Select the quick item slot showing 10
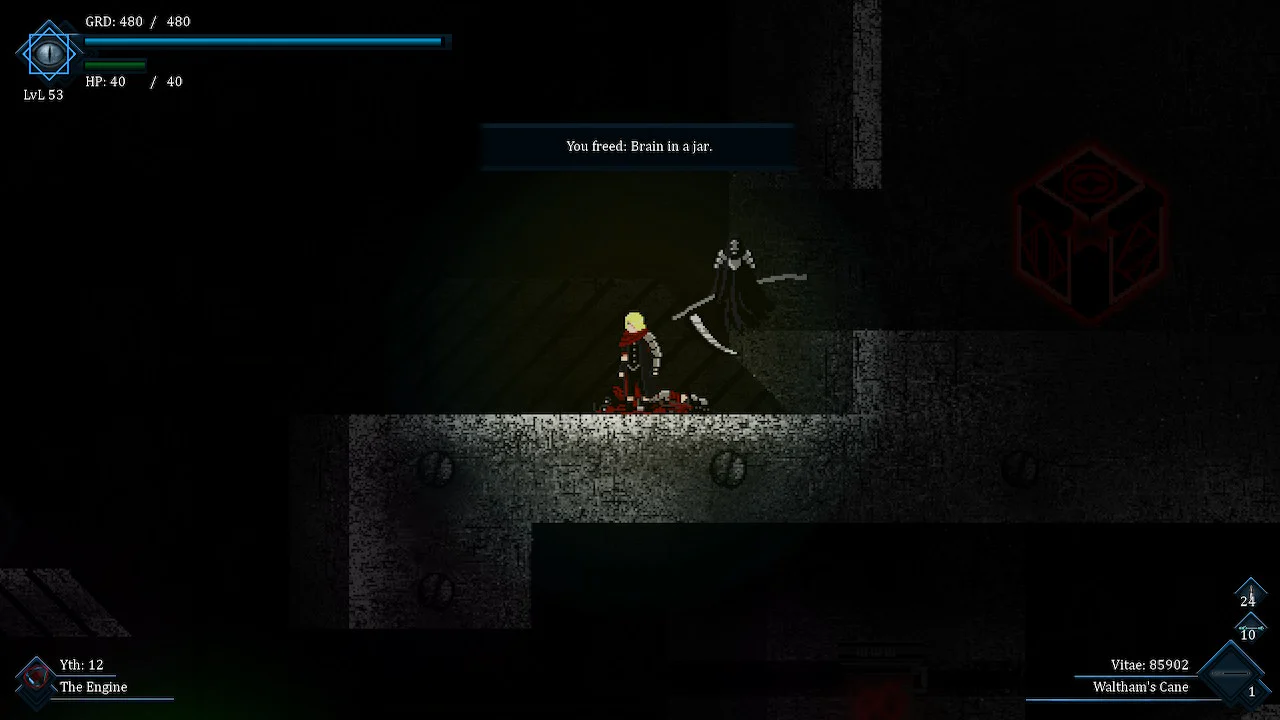The height and width of the screenshot is (720, 1280). (x=1250, y=628)
